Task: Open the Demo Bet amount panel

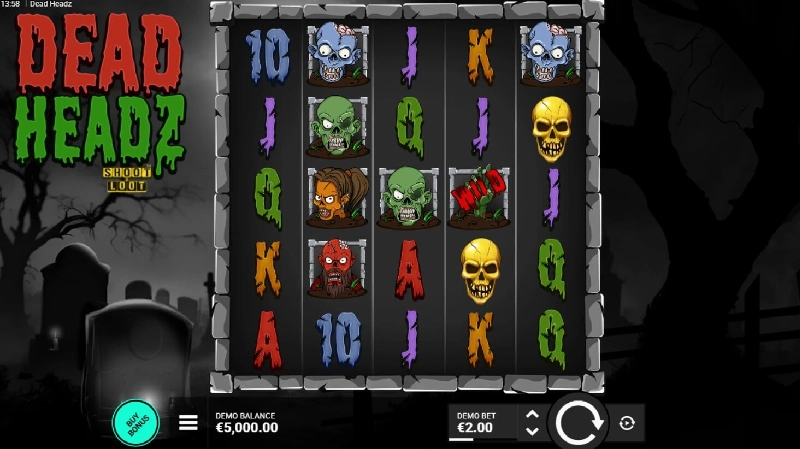Action: 481,422
